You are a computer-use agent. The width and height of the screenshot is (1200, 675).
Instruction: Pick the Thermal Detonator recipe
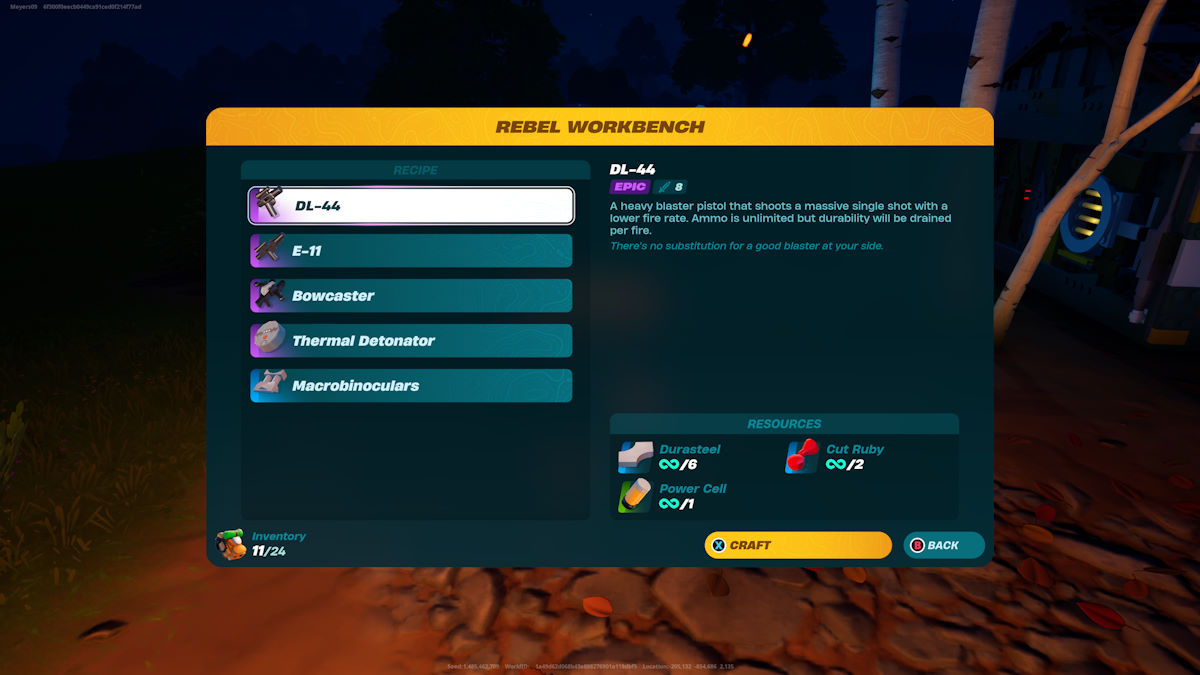click(x=411, y=341)
